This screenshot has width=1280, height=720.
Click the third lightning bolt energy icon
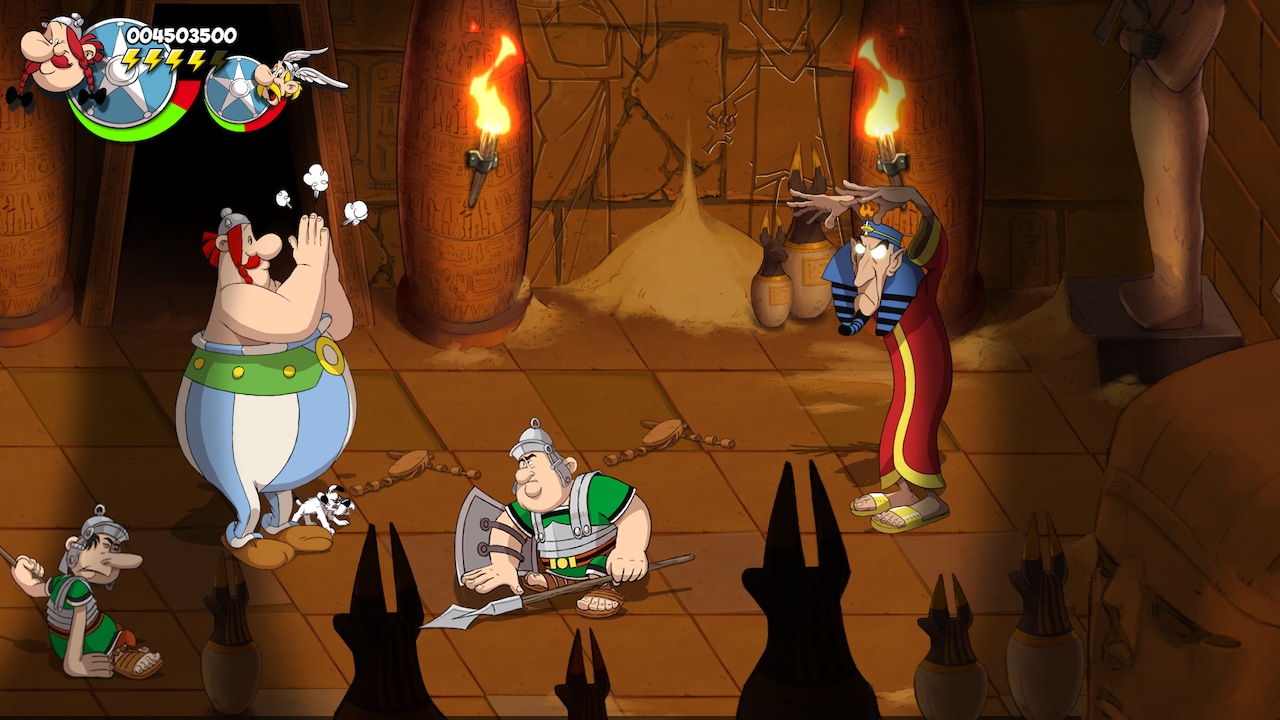click(172, 60)
